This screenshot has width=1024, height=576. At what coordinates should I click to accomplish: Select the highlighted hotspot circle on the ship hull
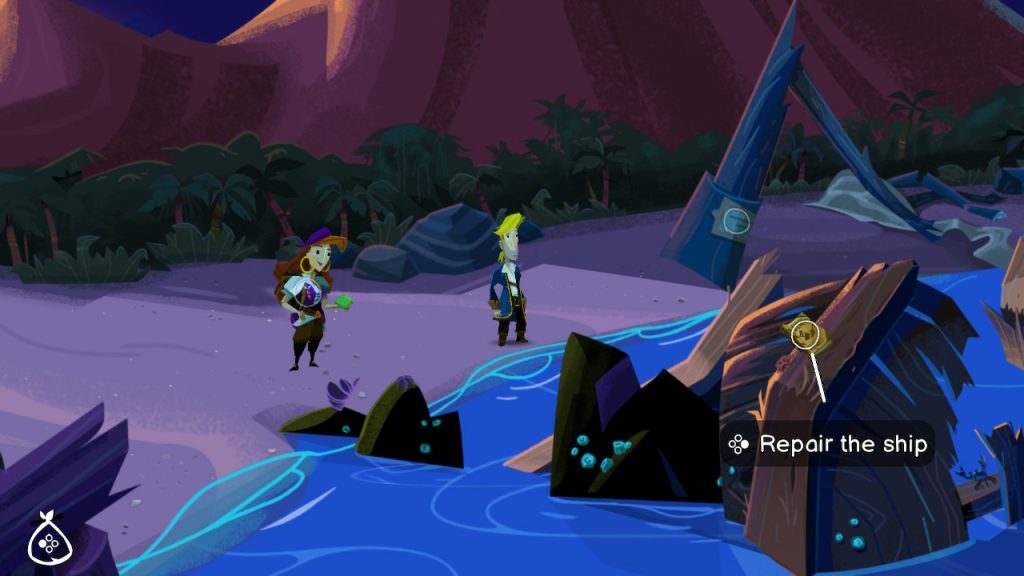click(x=805, y=335)
